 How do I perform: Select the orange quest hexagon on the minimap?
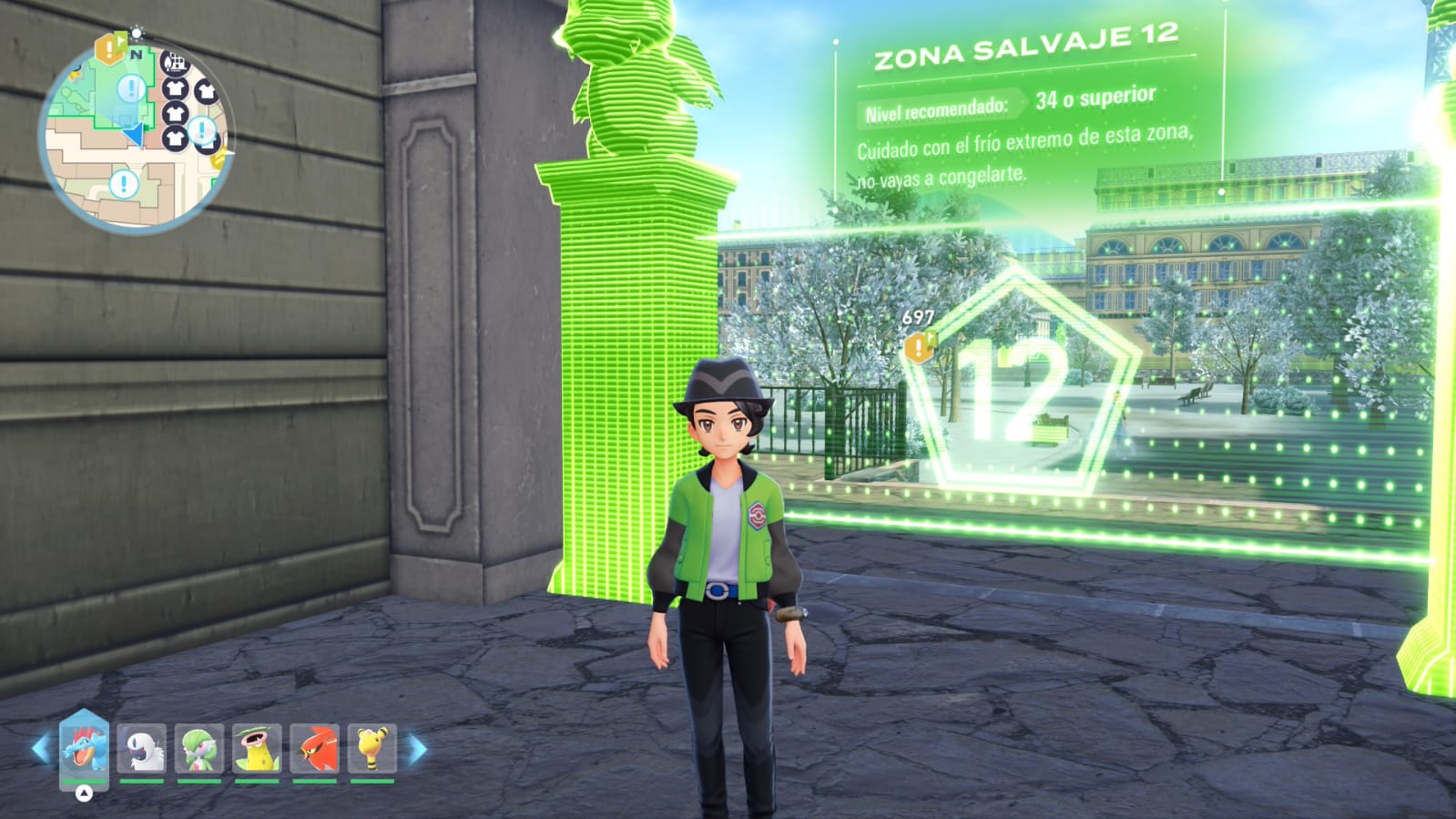(x=110, y=48)
